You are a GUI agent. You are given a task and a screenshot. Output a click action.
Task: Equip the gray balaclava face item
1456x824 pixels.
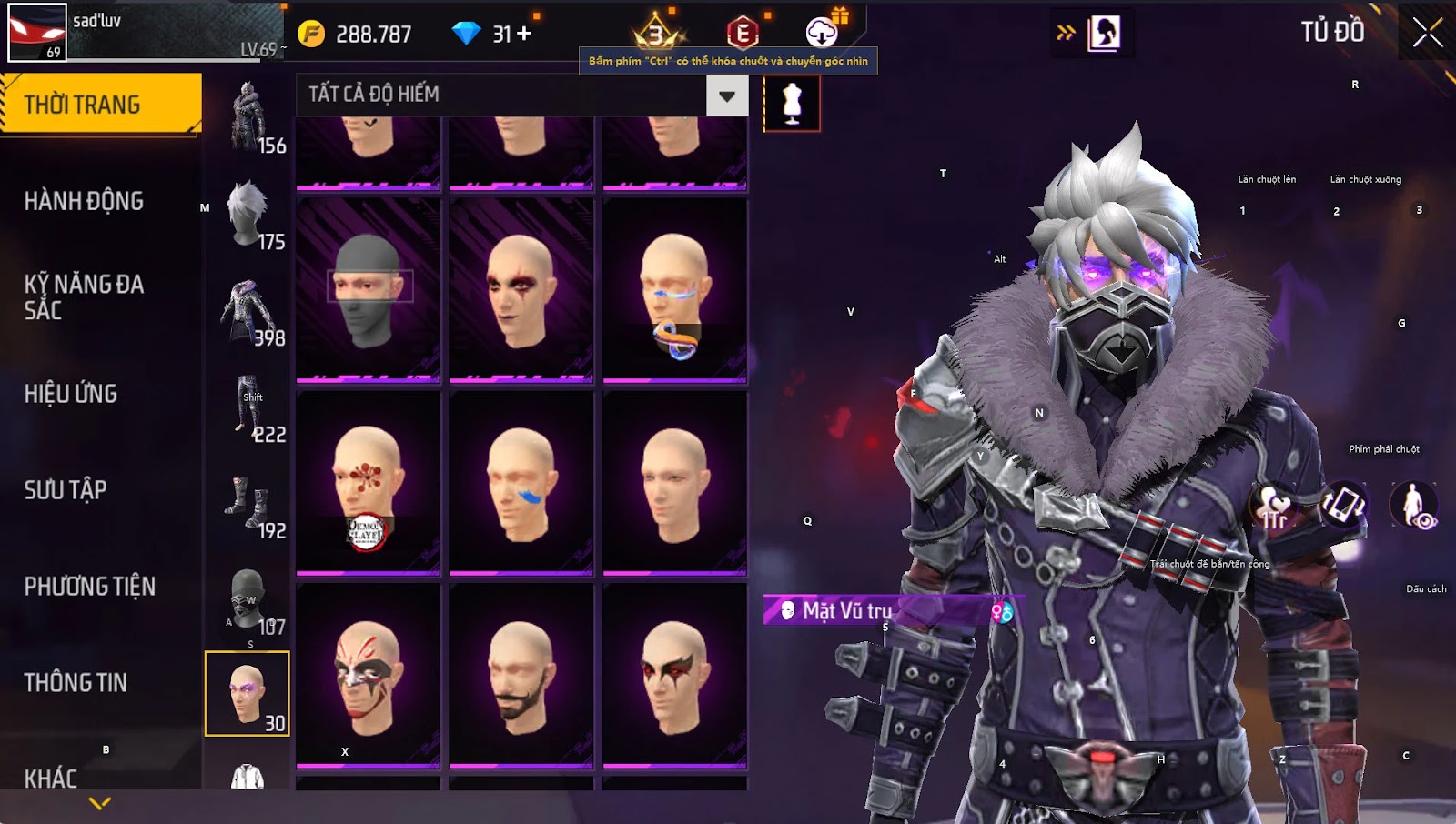point(369,290)
